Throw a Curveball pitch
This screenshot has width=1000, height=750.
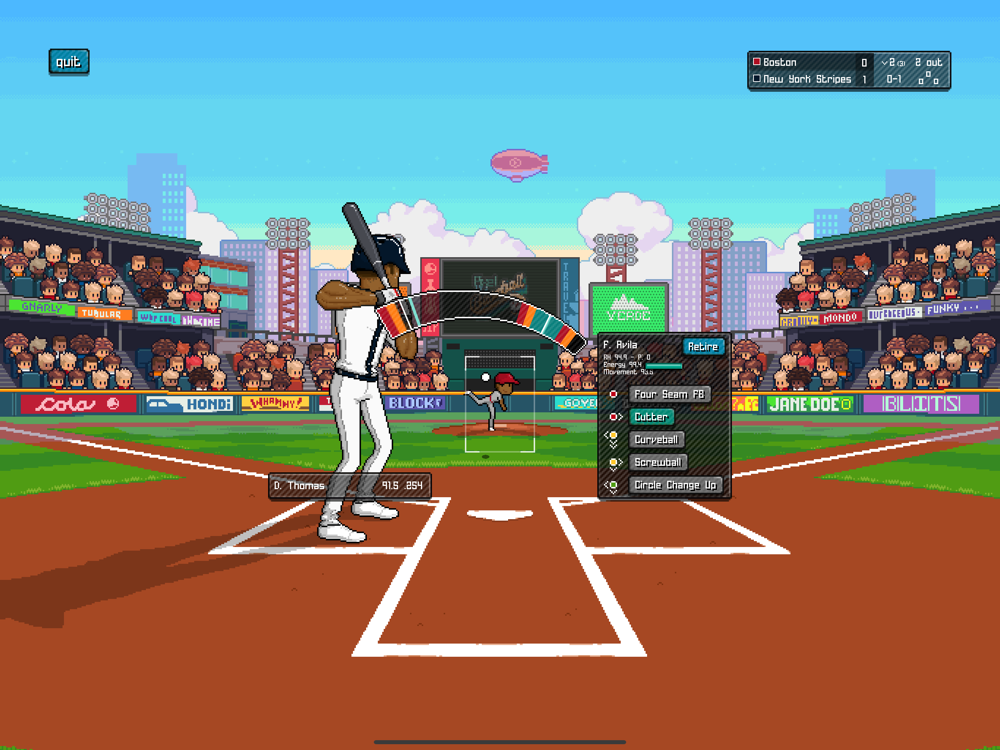pos(657,440)
